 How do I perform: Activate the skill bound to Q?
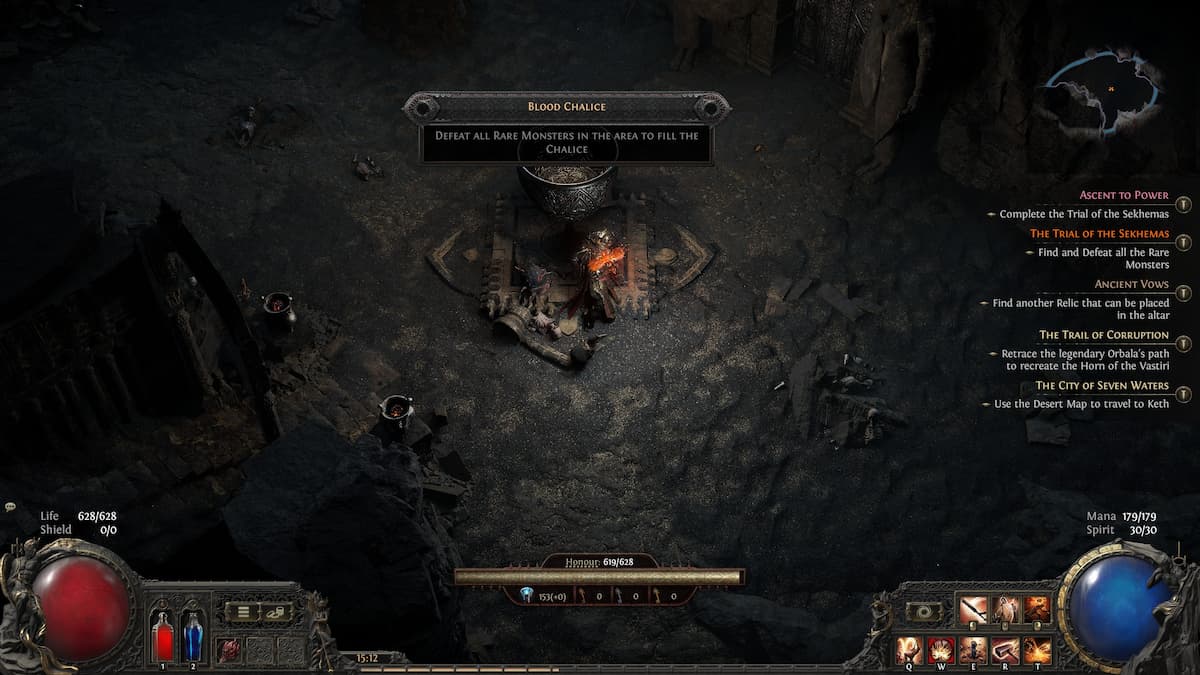(909, 650)
